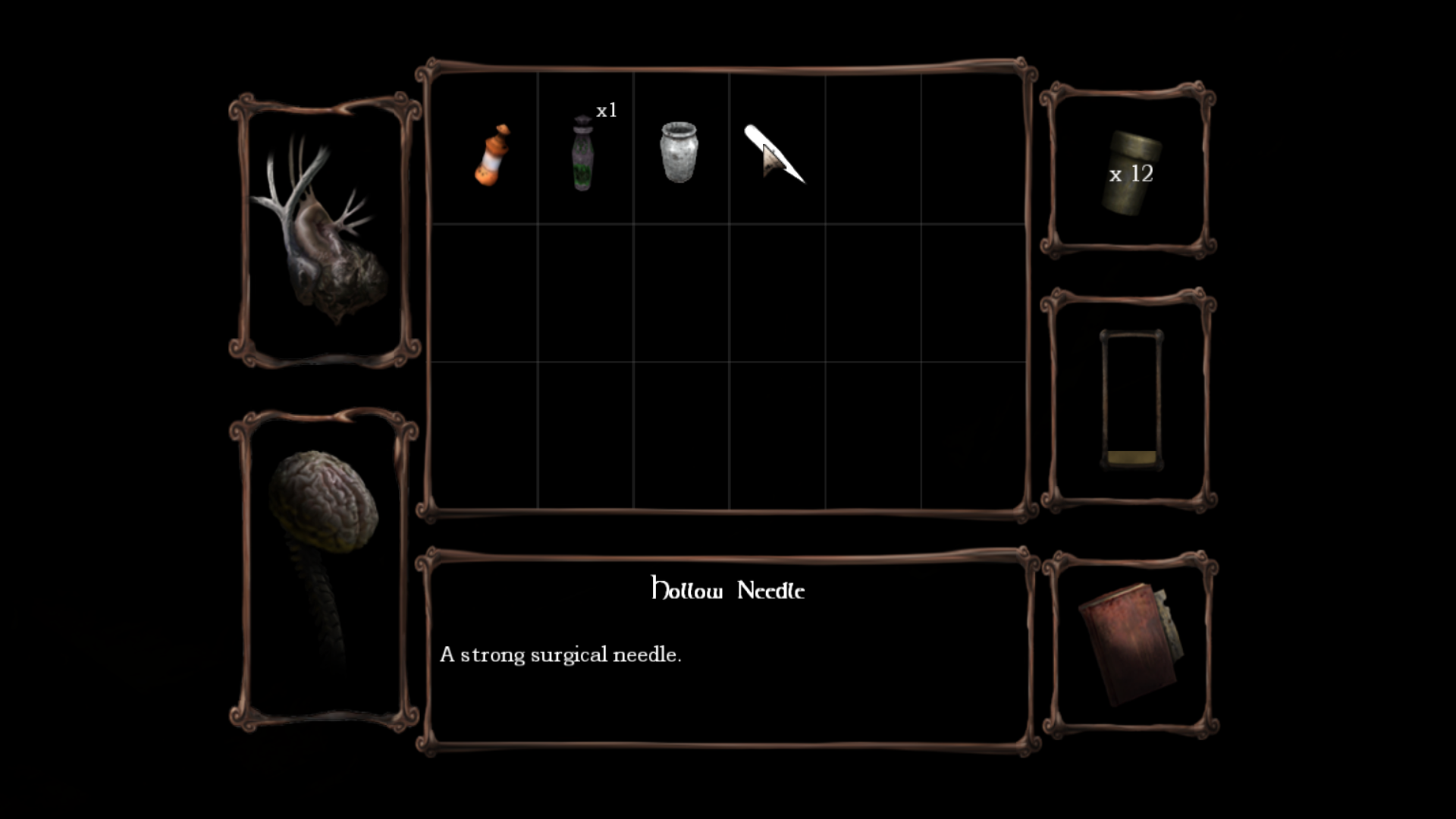Click the lantern oil level gauge
The width and height of the screenshot is (1456, 819).
[x=1131, y=400]
